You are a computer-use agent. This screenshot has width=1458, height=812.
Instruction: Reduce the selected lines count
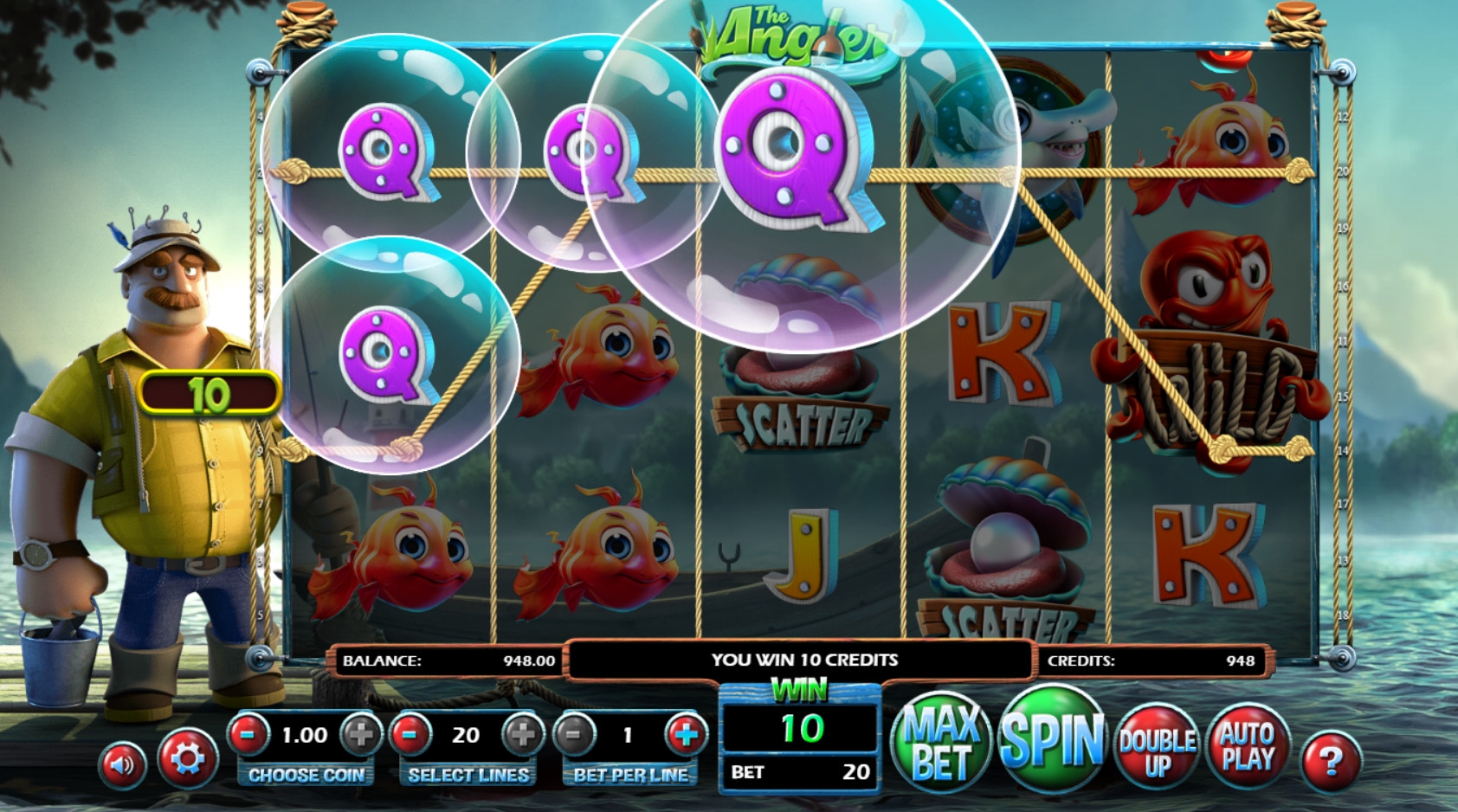coord(410,735)
